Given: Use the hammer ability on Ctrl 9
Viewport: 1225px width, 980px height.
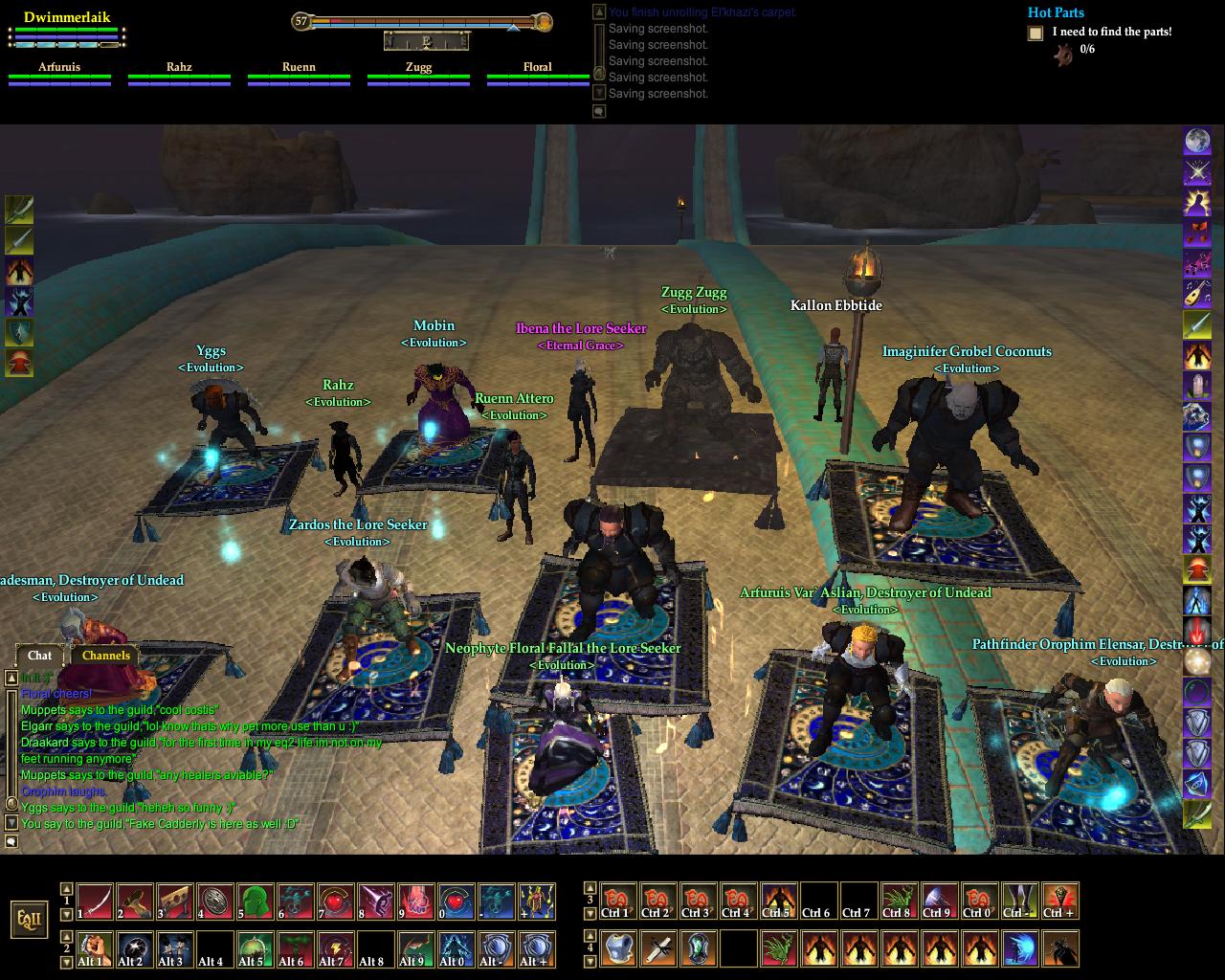Looking at the screenshot, I should 939,902.
